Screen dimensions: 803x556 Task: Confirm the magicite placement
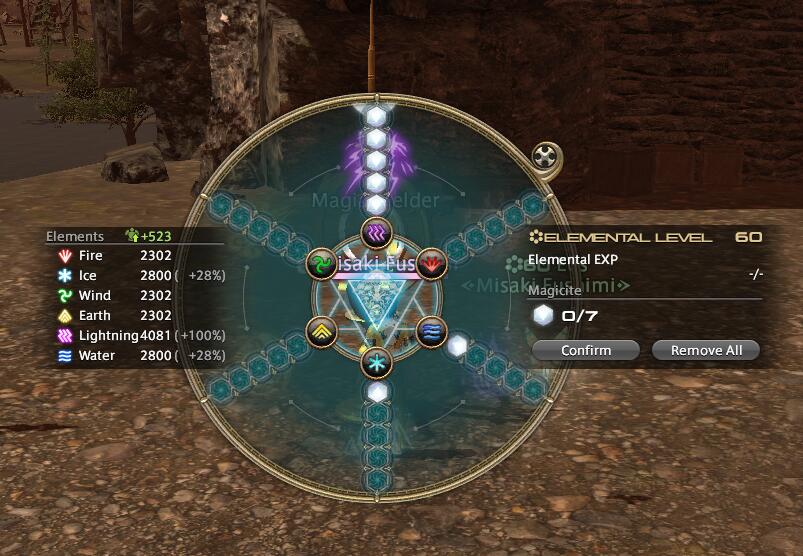pyautogui.click(x=585, y=350)
